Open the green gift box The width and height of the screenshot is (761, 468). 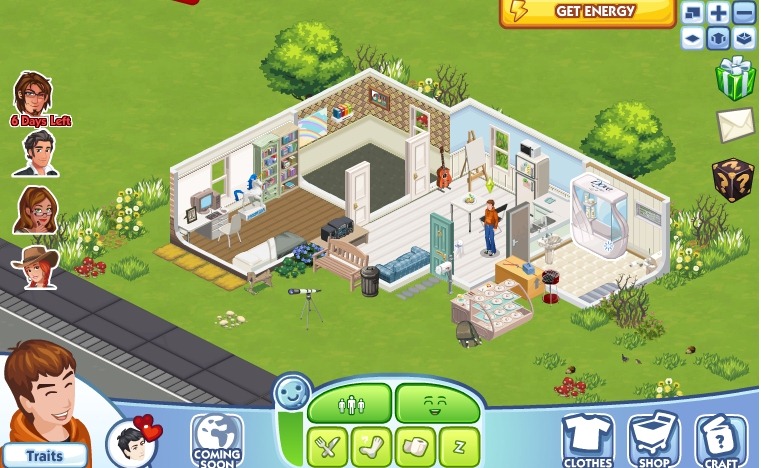coord(735,79)
